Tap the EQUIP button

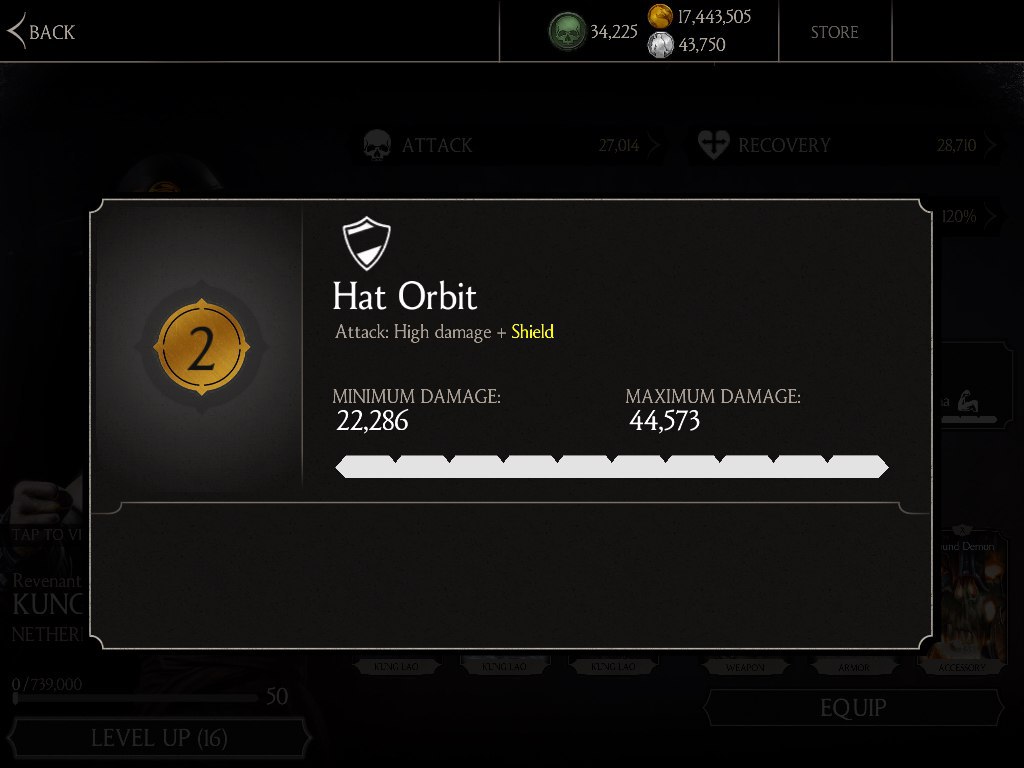[x=853, y=708]
